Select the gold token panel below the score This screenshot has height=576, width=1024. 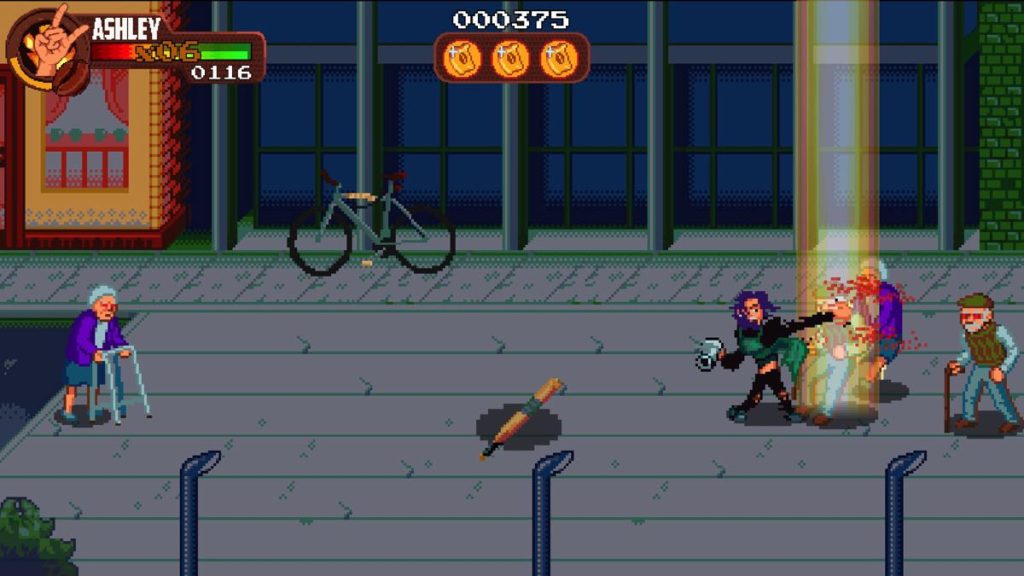[511, 58]
